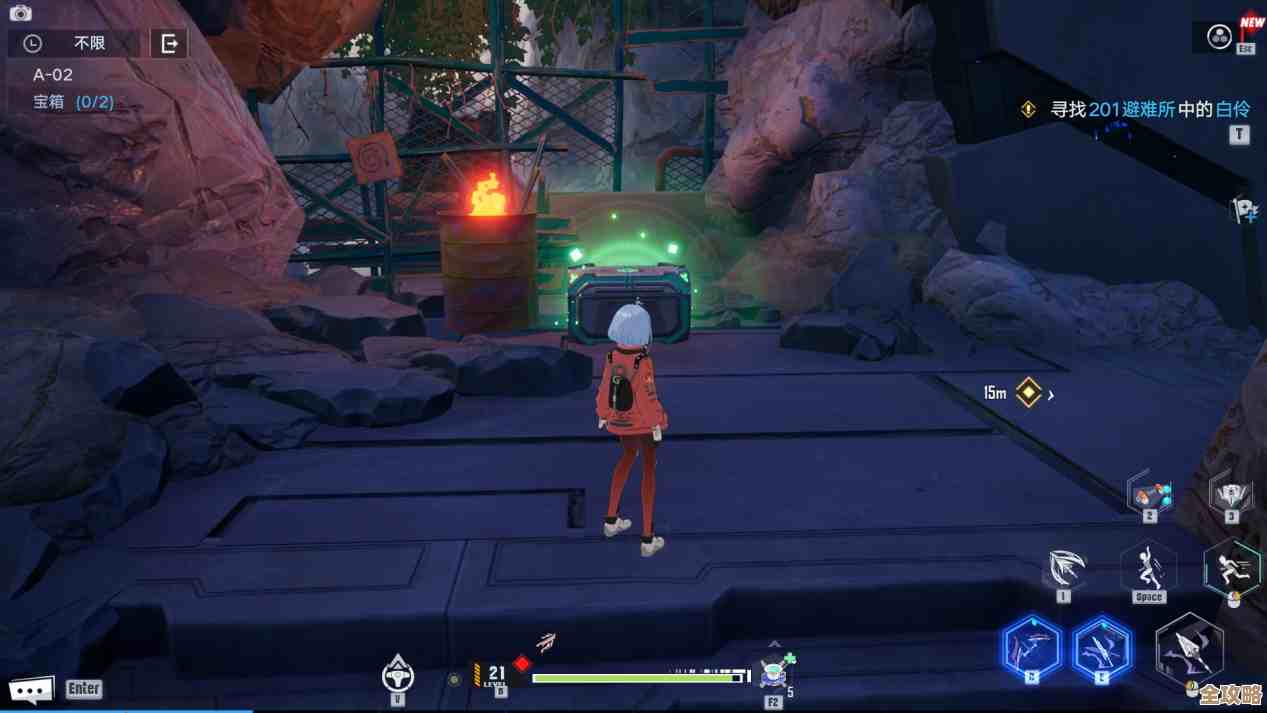1267x713 pixels.
Task: Trigger the jump action icon
Action: (x=1148, y=569)
